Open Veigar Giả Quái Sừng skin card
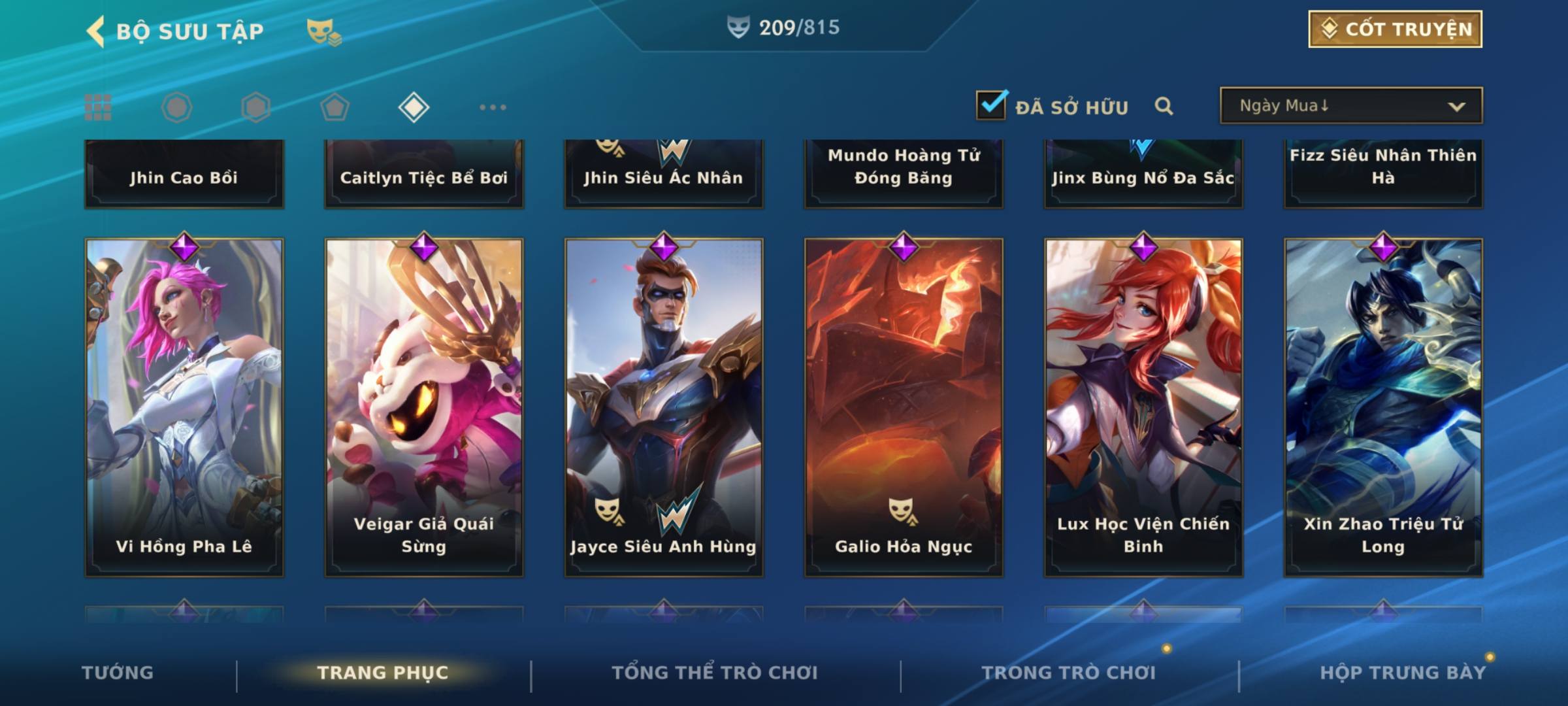The height and width of the screenshot is (706, 1568). click(x=424, y=407)
